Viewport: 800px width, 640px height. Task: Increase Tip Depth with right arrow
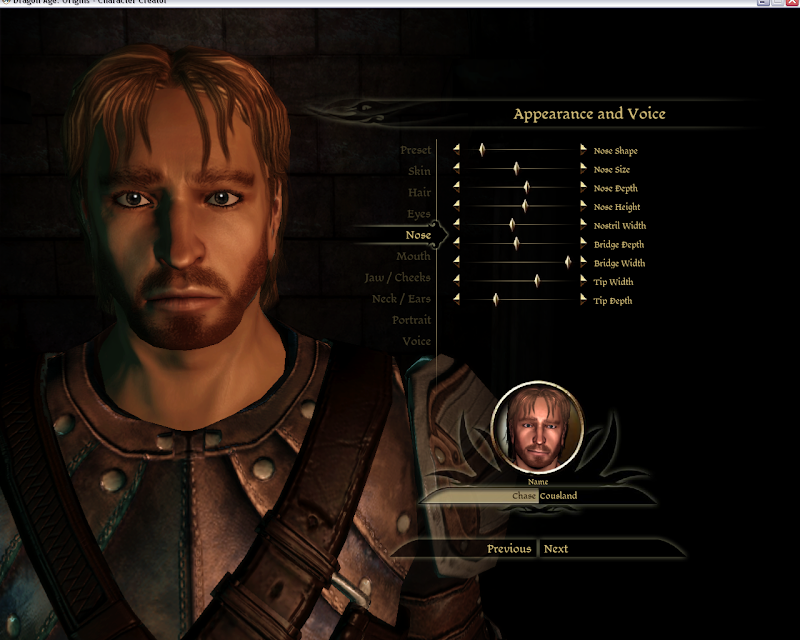point(584,300)
